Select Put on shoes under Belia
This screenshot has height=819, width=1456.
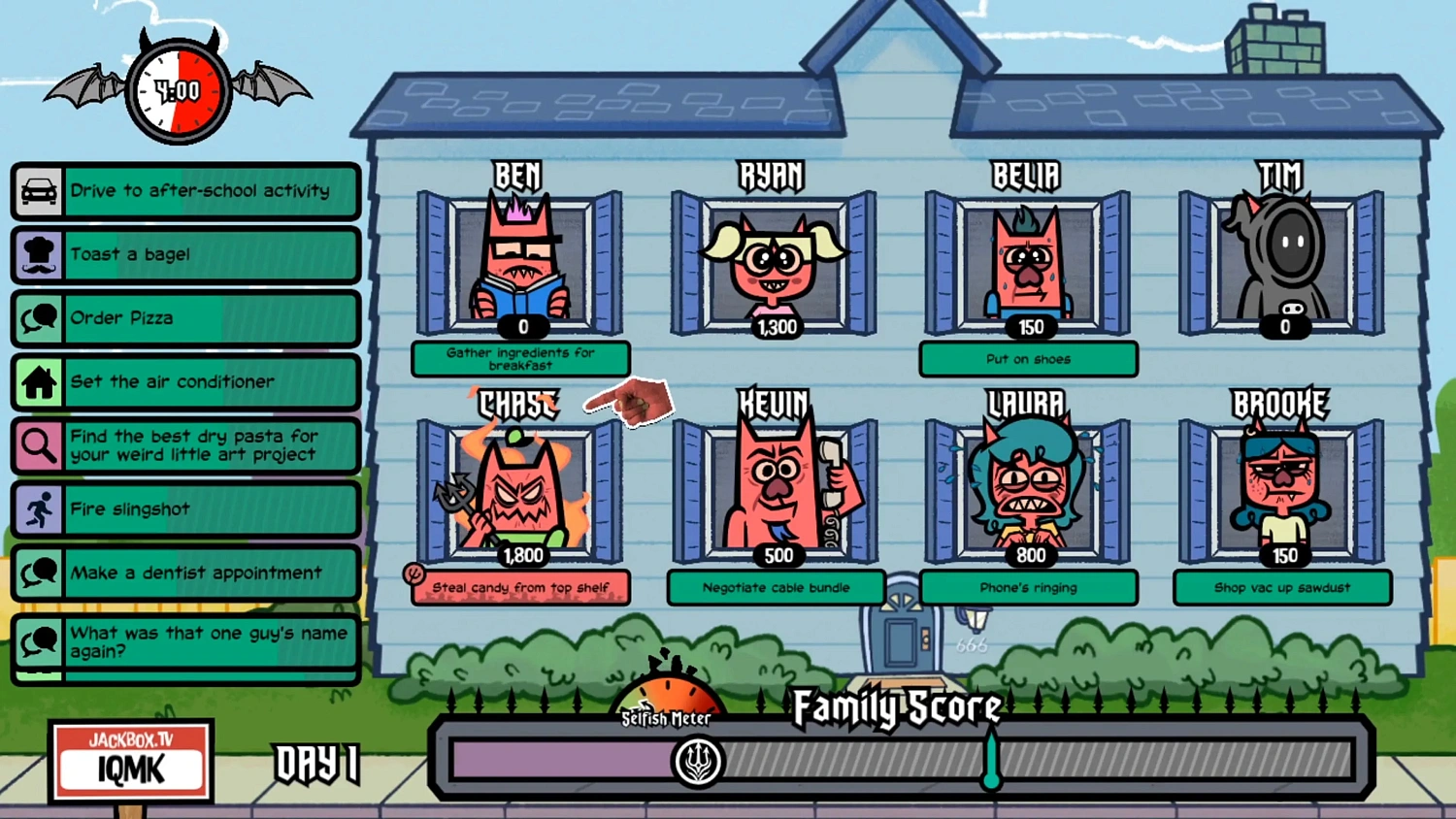1027,359
